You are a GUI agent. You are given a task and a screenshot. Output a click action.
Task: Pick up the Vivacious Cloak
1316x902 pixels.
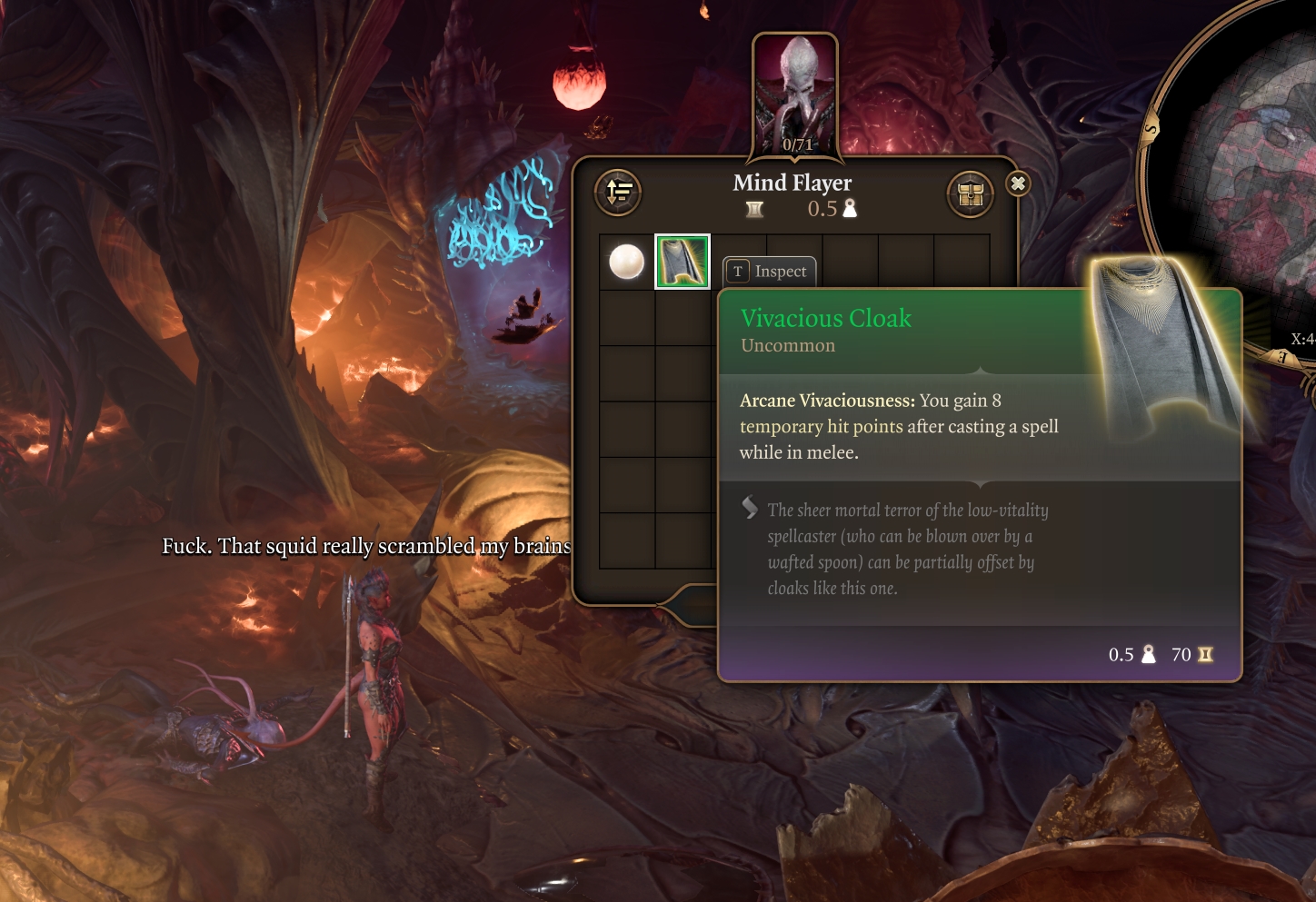click(683, 263)
